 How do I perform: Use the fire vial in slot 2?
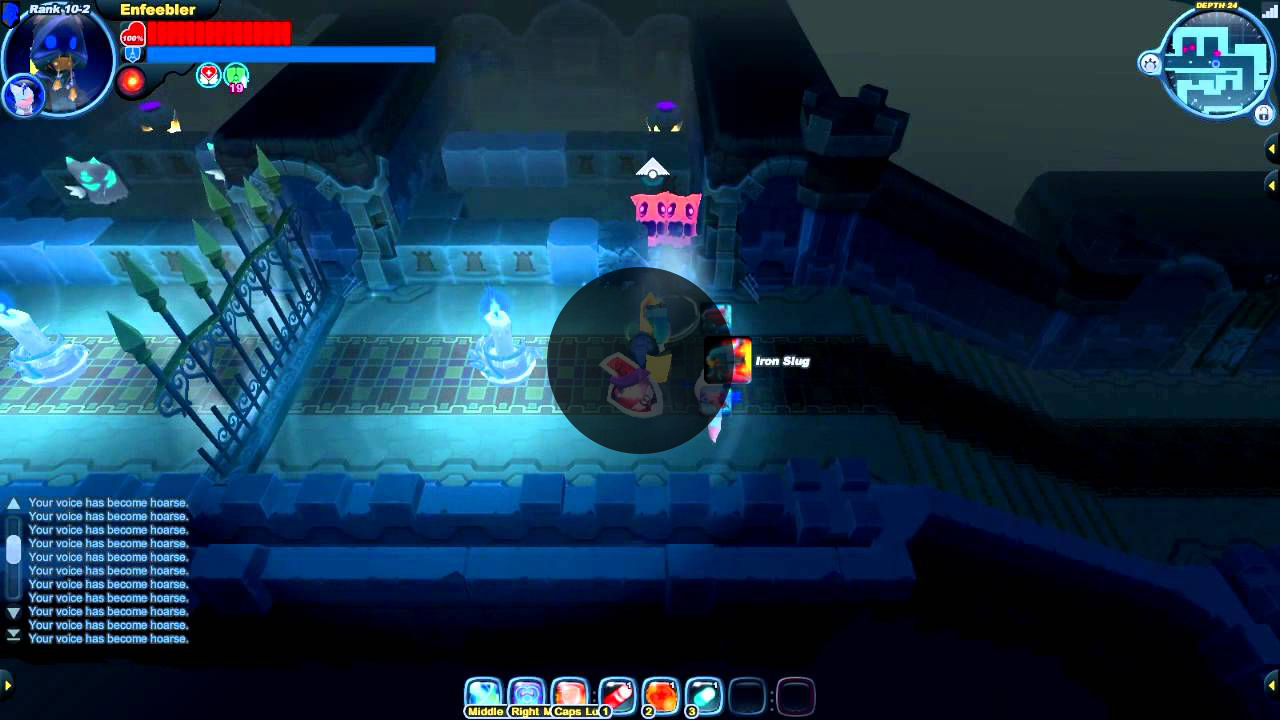click(661, 695)
